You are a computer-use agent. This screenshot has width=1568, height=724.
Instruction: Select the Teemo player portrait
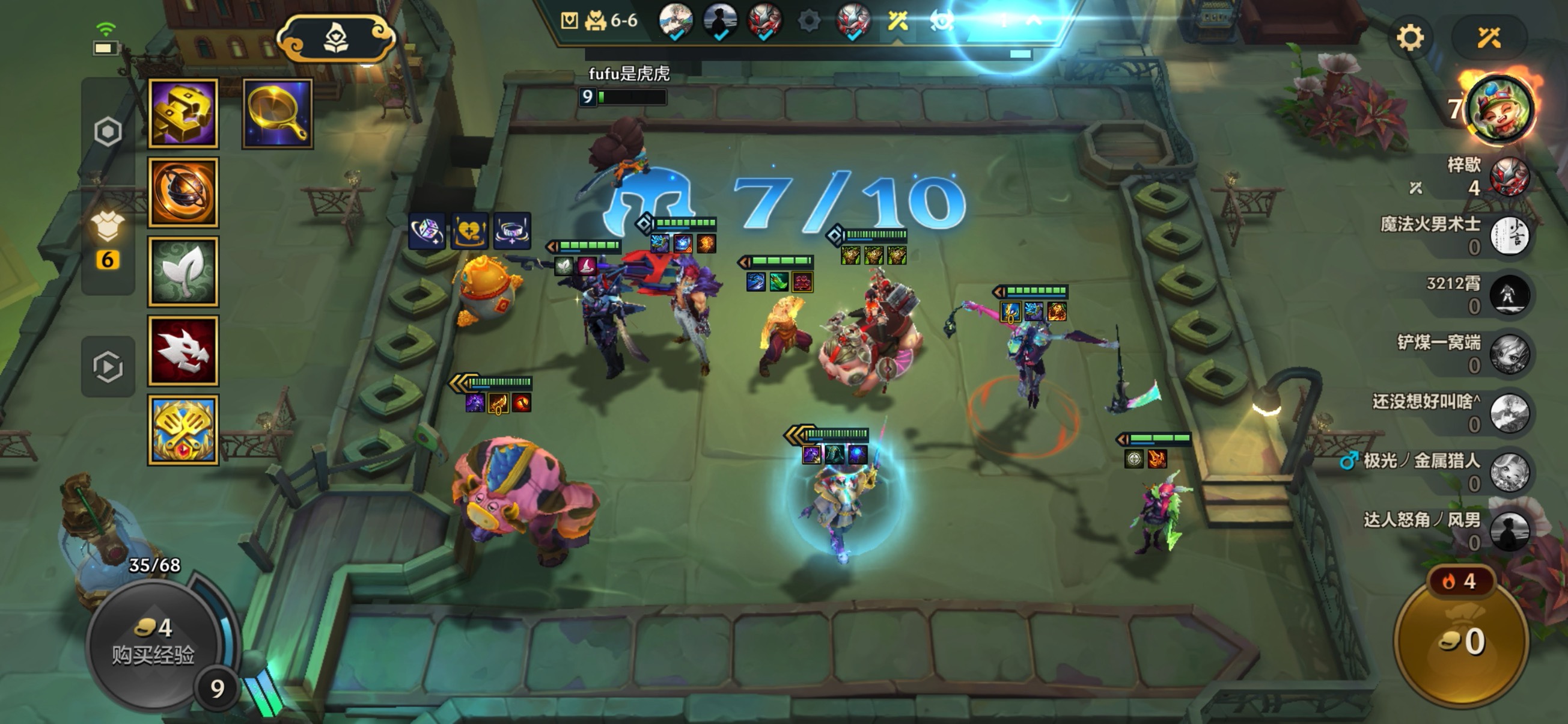(x=1500, y=110)
